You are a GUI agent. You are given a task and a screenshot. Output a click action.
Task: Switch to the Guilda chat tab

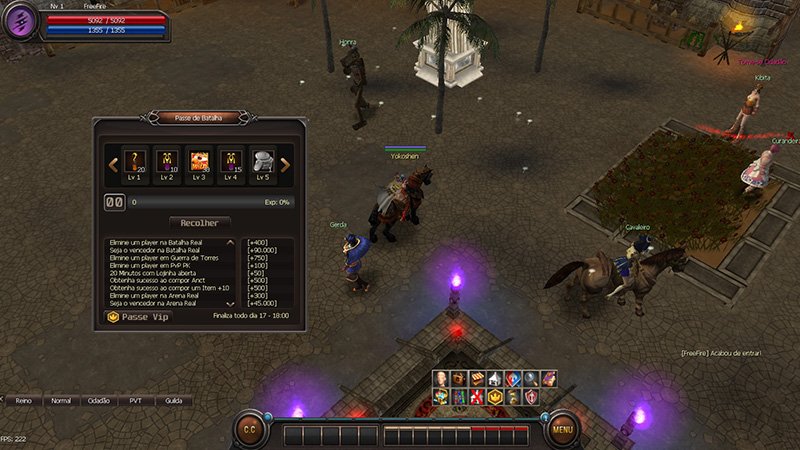tap(173, 400)
